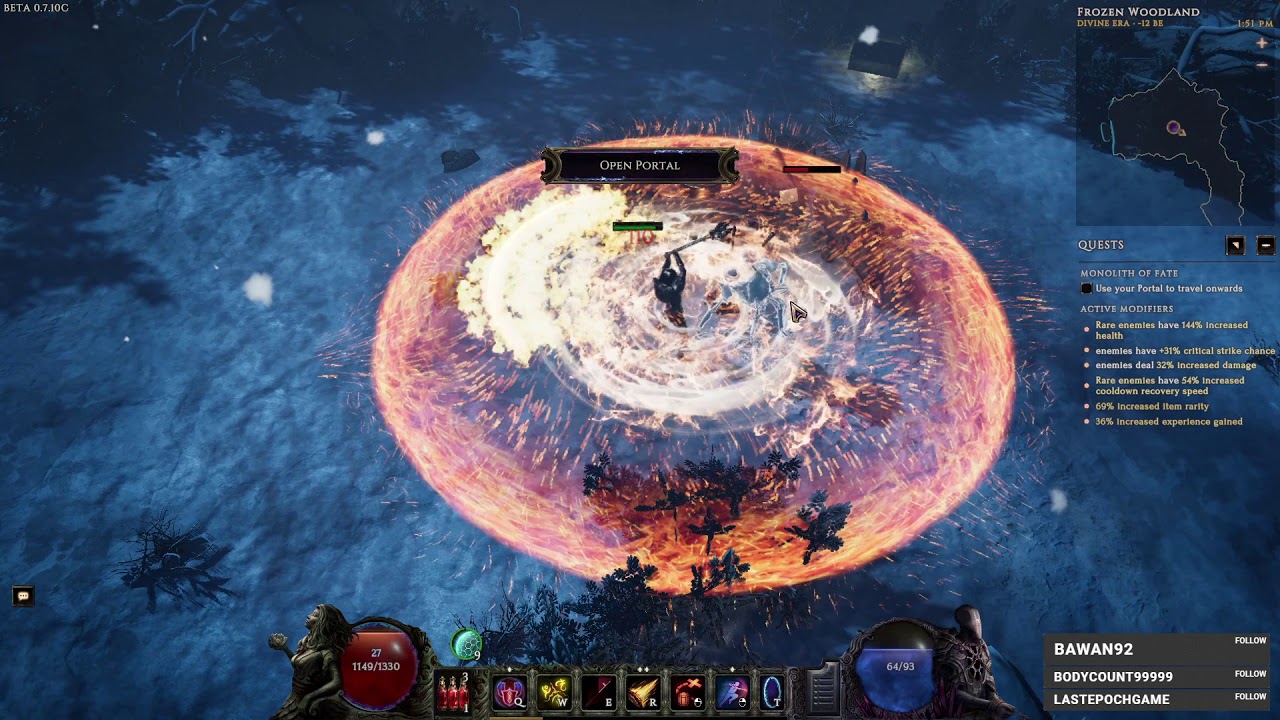Follow BAWAN92 on the stream overlay
Viewport: 1280px width, 720px height.
[x=1250, y=641]
